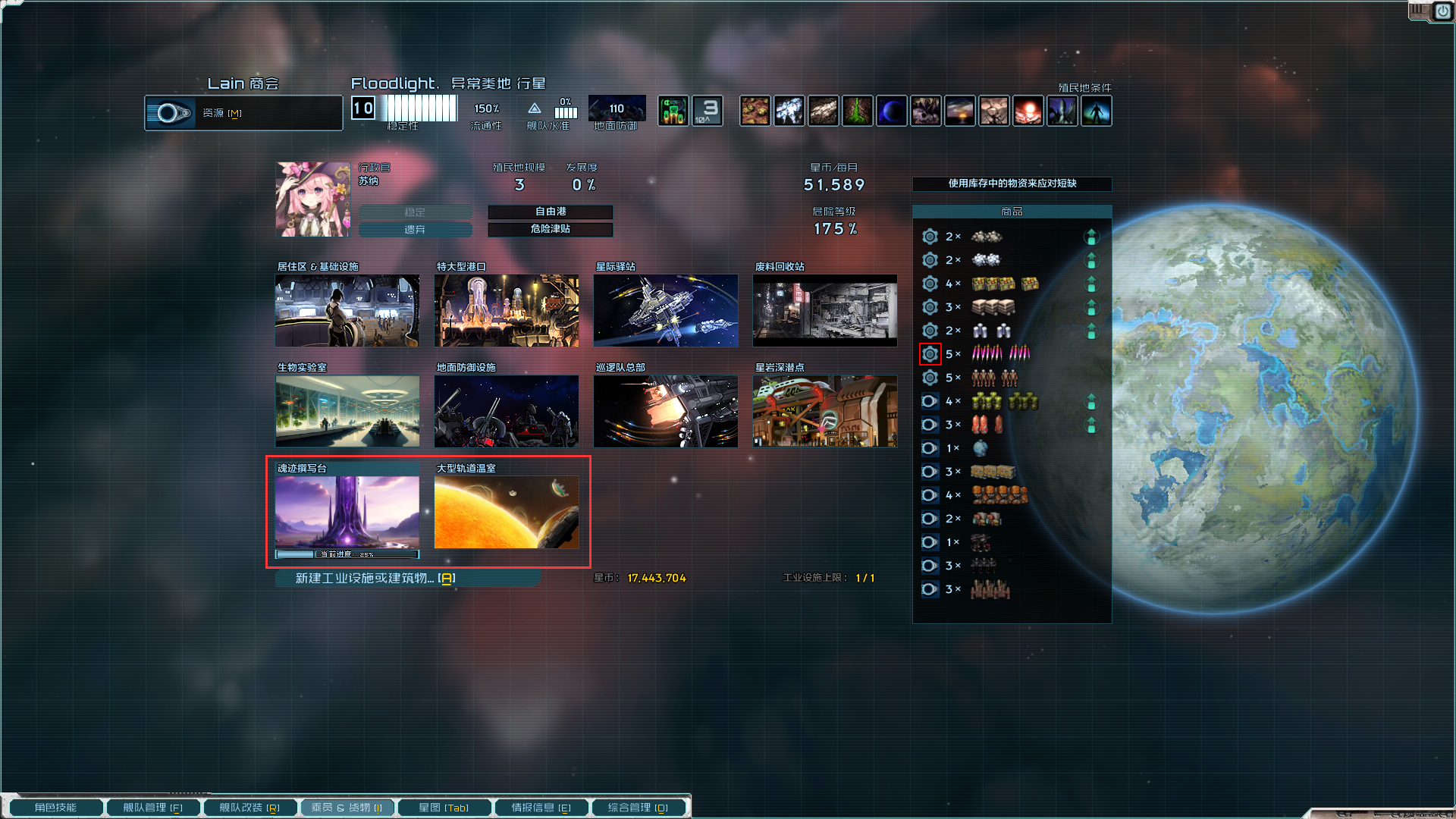Enable 危险津贴 hazard pay
1456x819 pixels.
pyautogui.click(x=551, y=229)
